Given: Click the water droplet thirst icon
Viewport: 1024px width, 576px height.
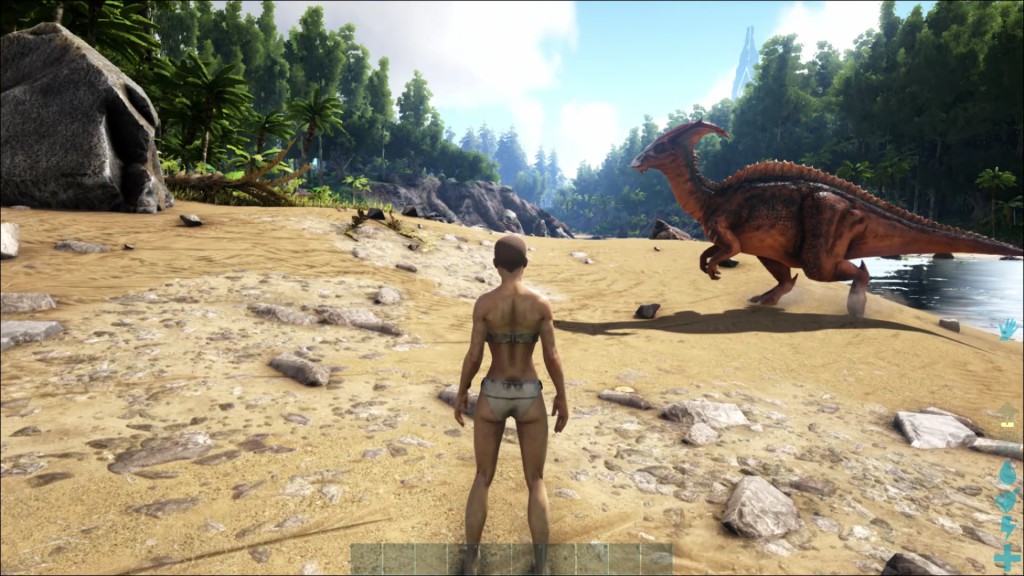Looking at the screenshot, I should point(1007,473).
